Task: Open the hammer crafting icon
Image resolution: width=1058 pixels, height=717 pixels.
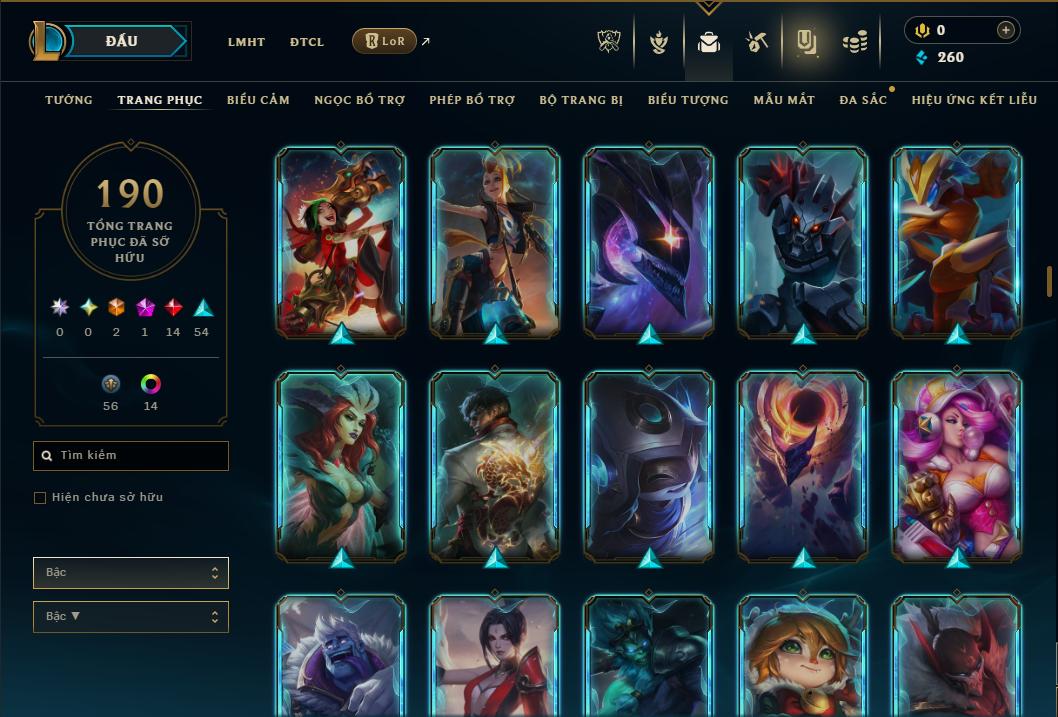Action: tap(756, 42)
